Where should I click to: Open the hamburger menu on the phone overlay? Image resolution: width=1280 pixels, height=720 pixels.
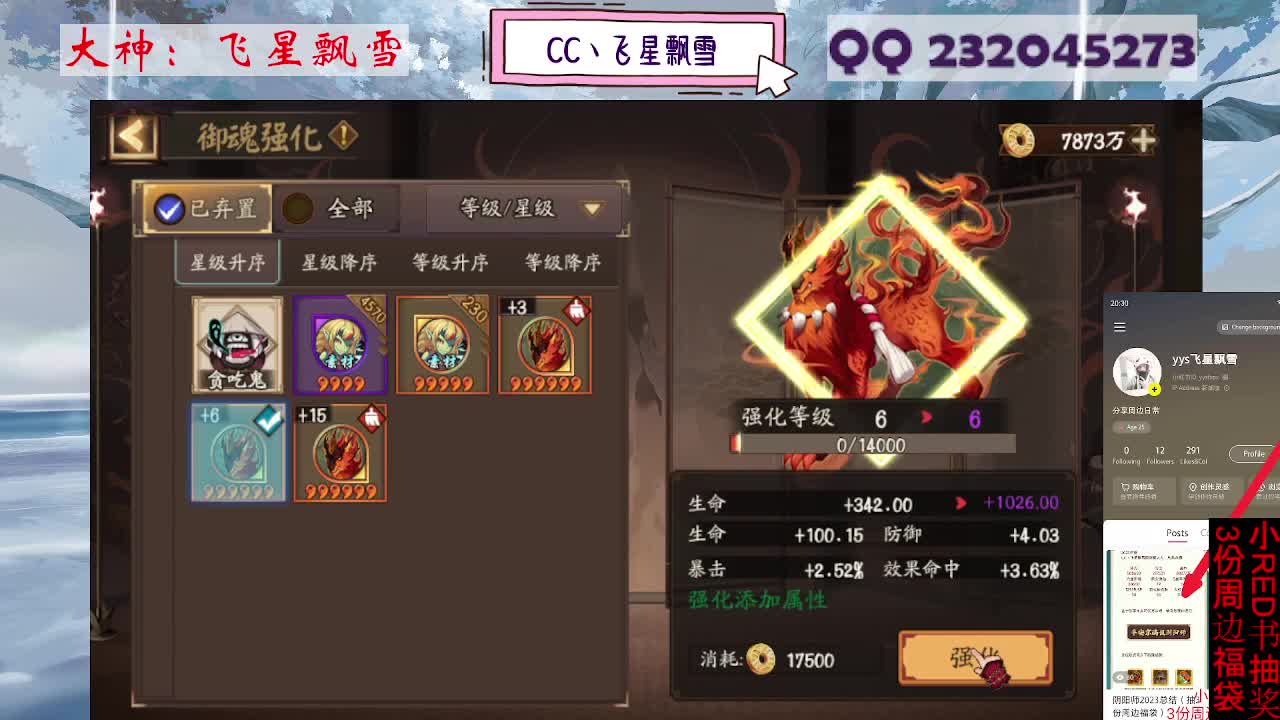[x=1121, y=326]
